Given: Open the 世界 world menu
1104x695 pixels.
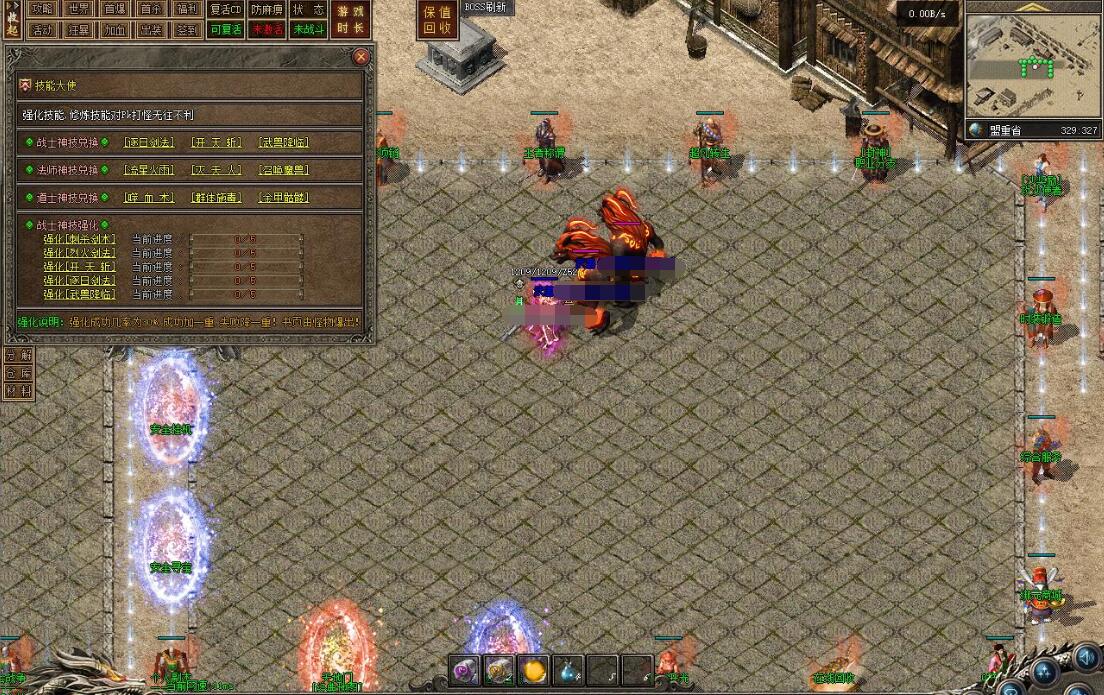Looking at the screenshot, I should click(78, 9).
